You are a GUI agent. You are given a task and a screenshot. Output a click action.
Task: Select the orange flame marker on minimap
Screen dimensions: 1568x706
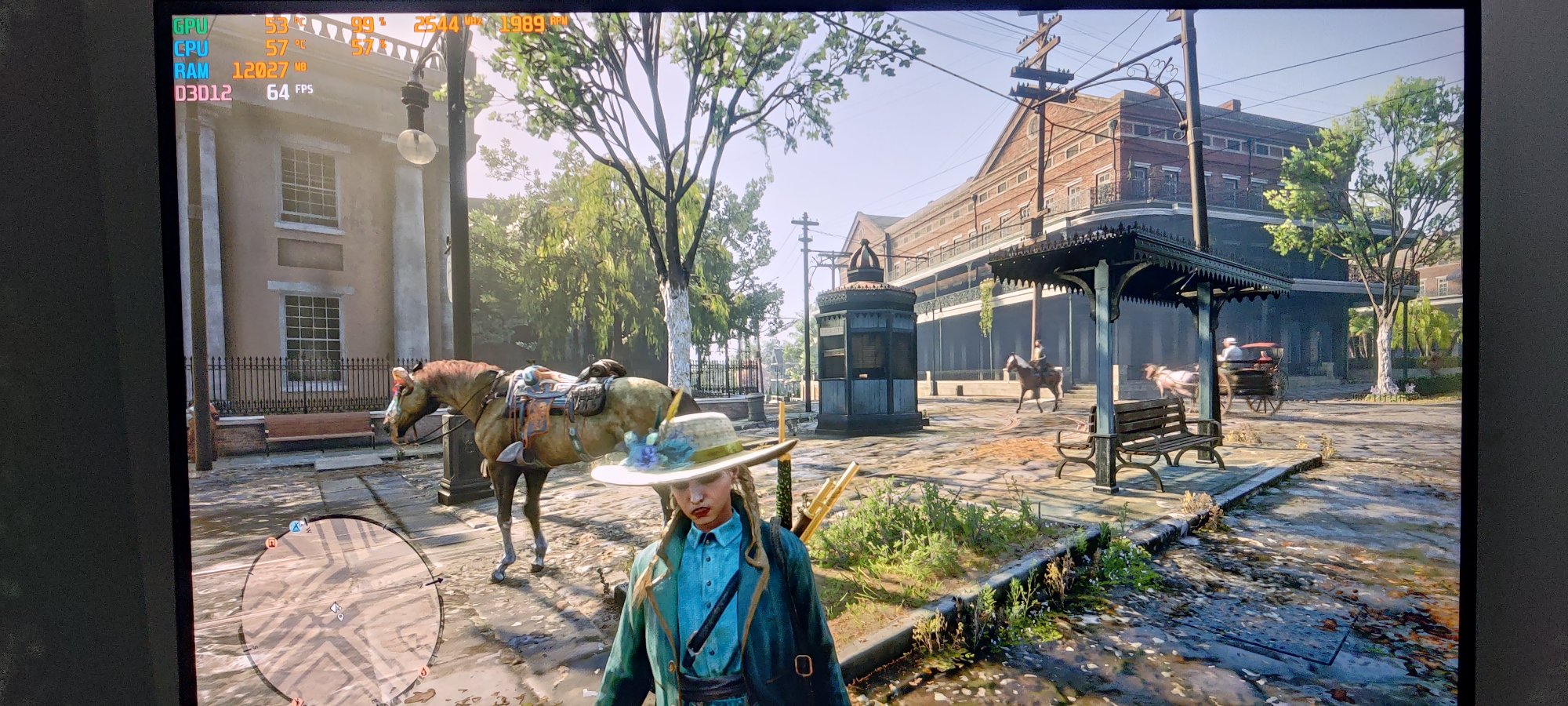click(x=423, y=671)
